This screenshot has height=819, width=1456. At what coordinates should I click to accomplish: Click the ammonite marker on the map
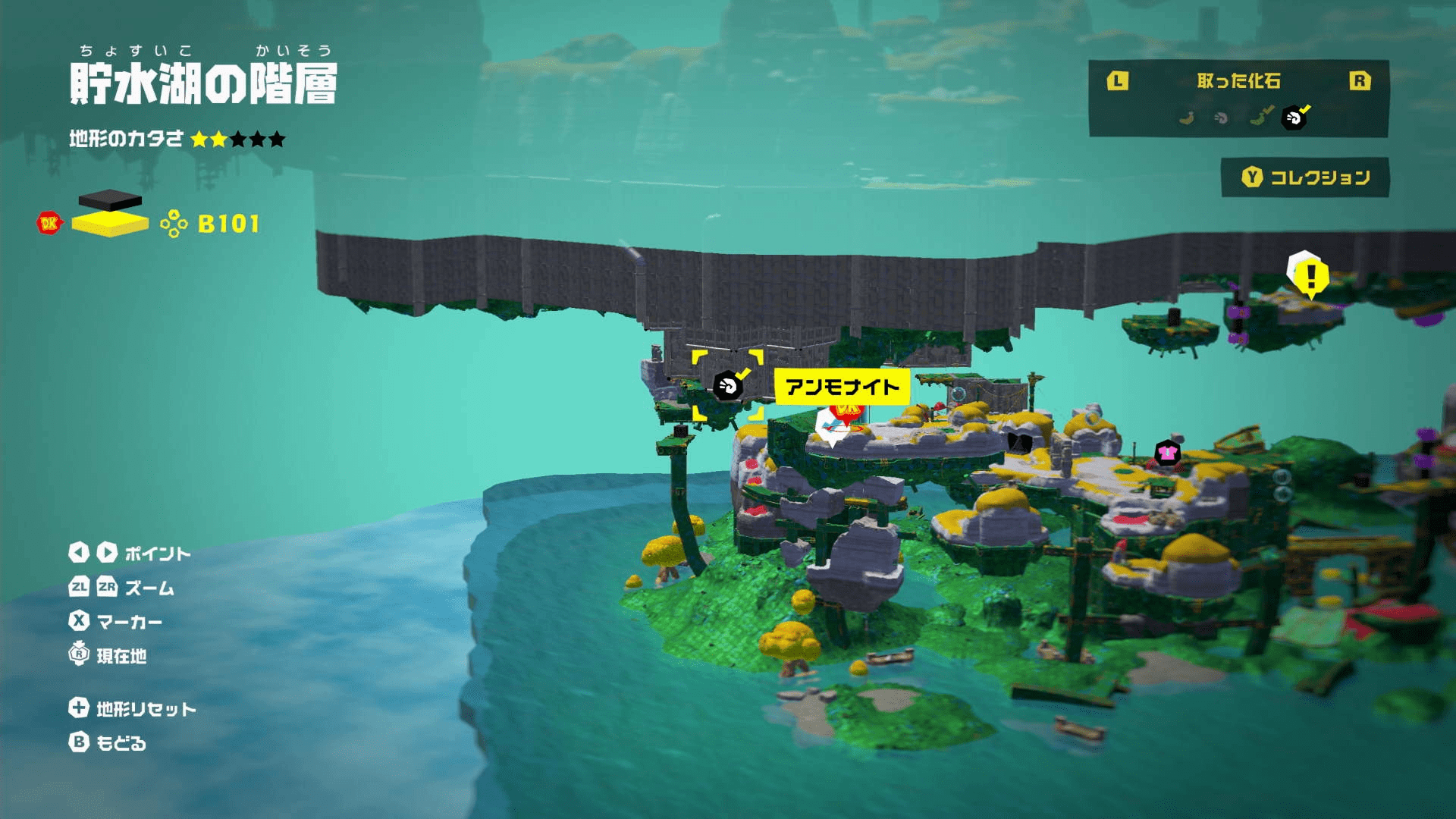(727, 386)
